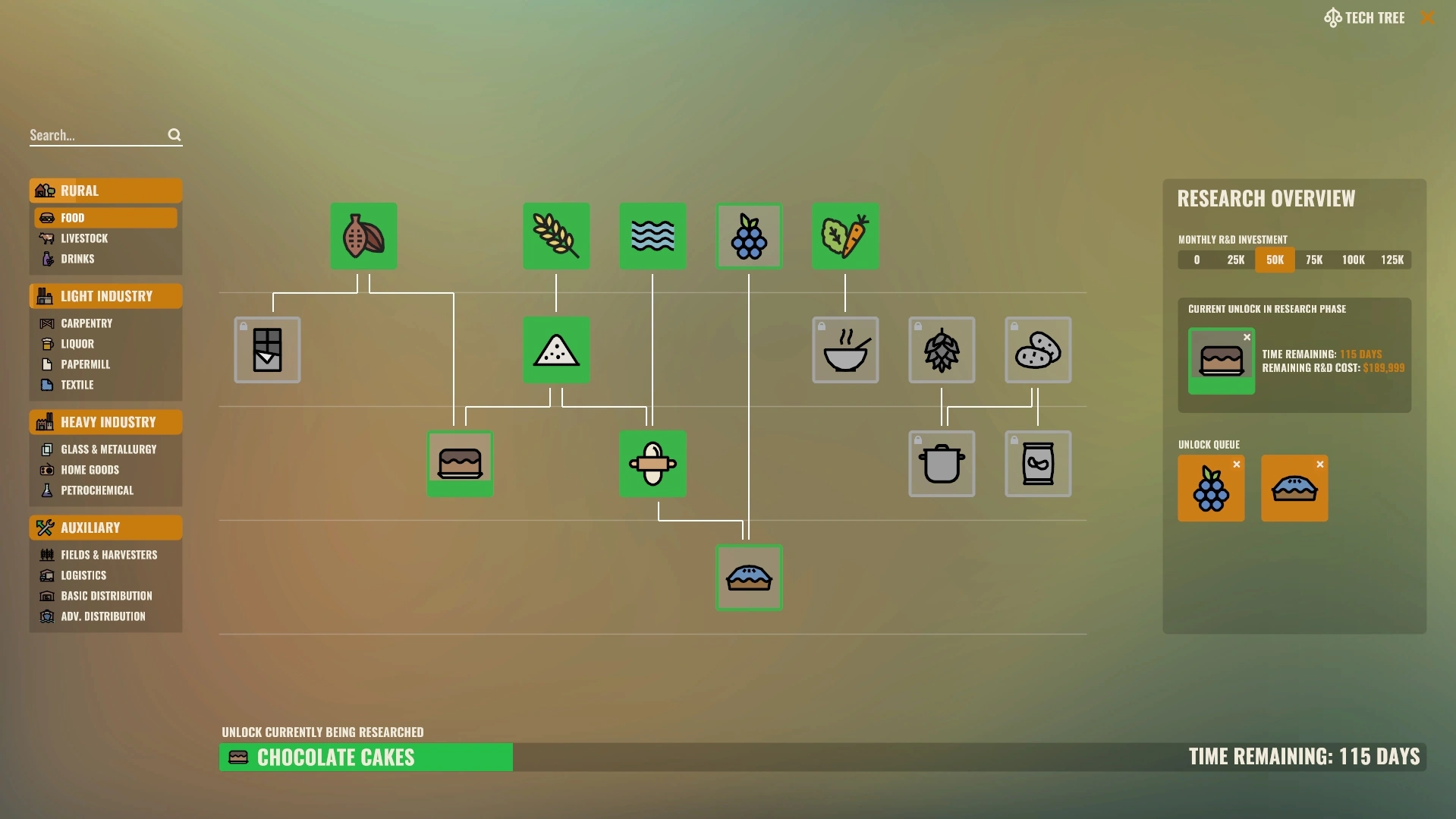Cancel the current chocolate cake research

(1247, 338)
